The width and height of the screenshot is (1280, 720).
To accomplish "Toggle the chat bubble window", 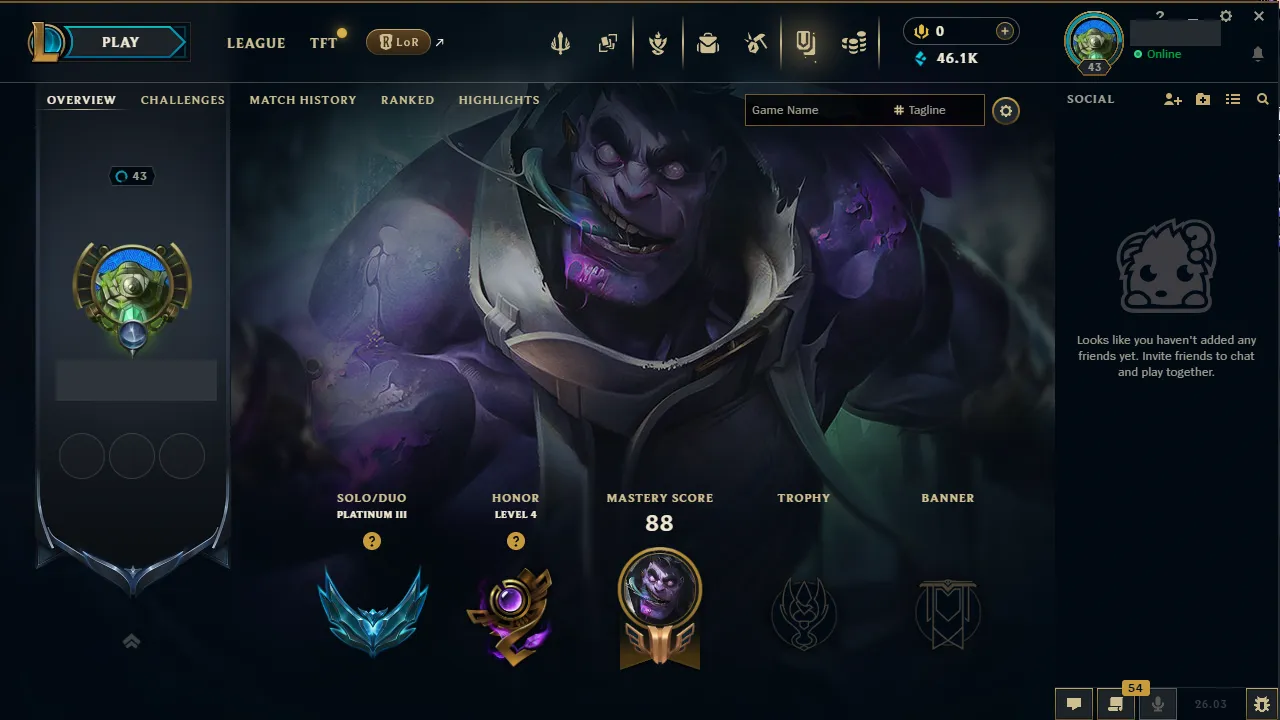I will pos(1073,703).
